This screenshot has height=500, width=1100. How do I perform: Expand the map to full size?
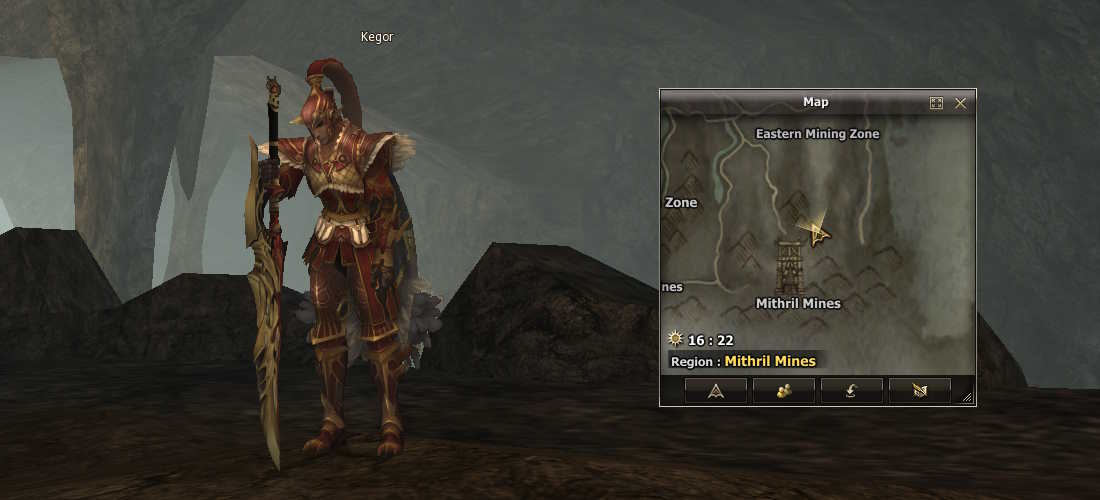937,103
